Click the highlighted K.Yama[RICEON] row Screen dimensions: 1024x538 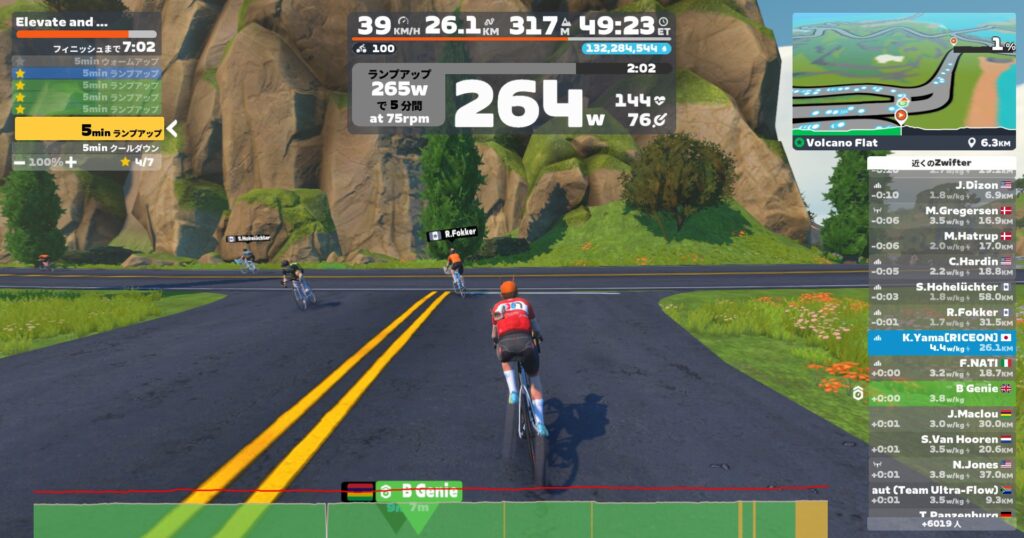click(940, 343)
